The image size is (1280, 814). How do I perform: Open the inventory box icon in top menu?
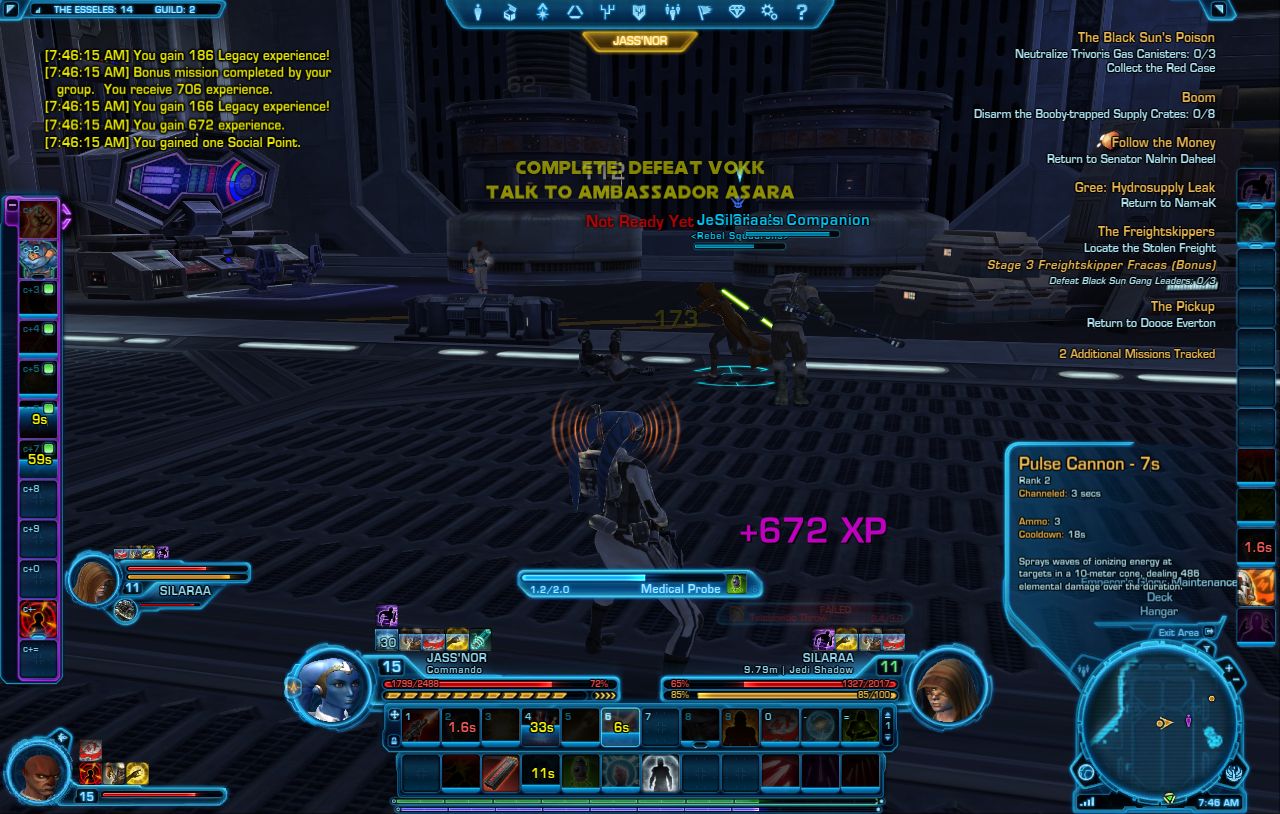pos(510,12)
